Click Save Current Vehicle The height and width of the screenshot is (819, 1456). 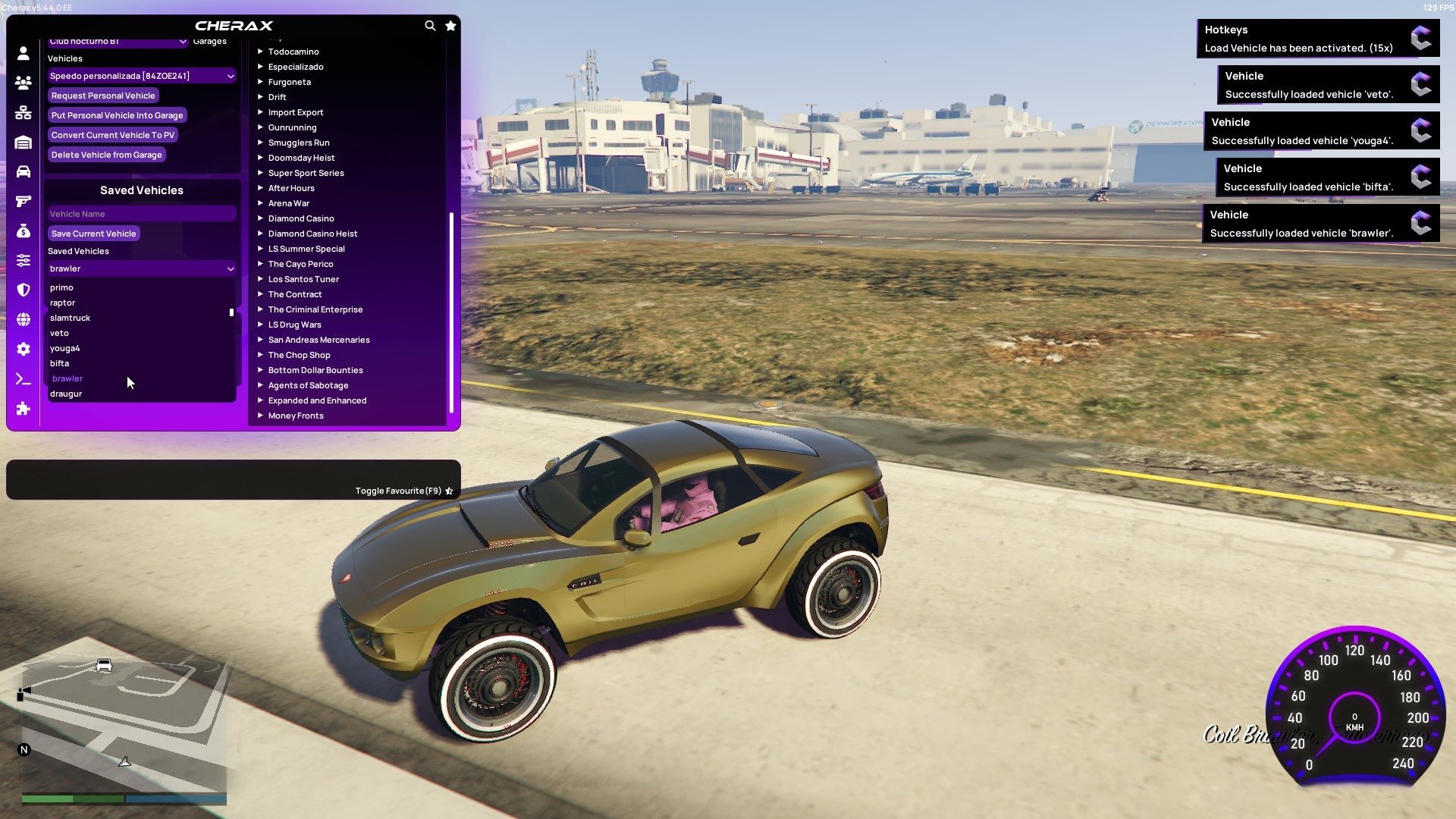pos(93,234)
